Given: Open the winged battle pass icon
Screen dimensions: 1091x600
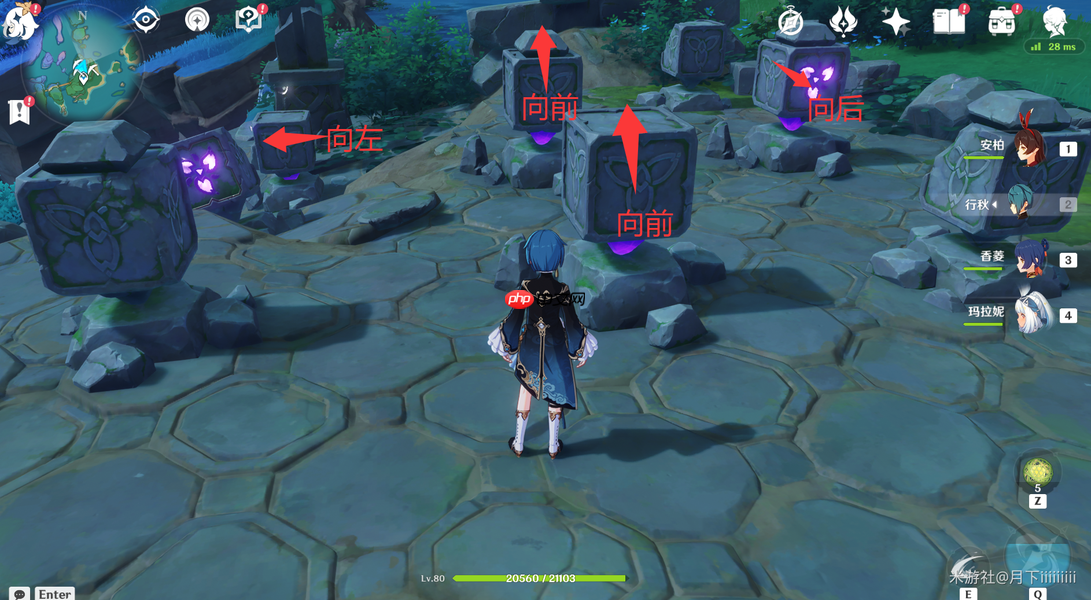Looking at the screenshot, I should coord(844,21).
